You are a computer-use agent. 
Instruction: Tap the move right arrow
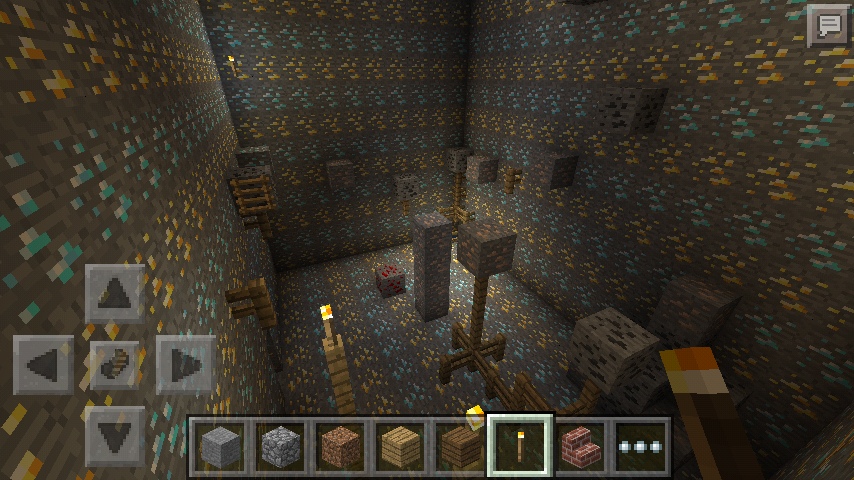click(x=186, y=364)
